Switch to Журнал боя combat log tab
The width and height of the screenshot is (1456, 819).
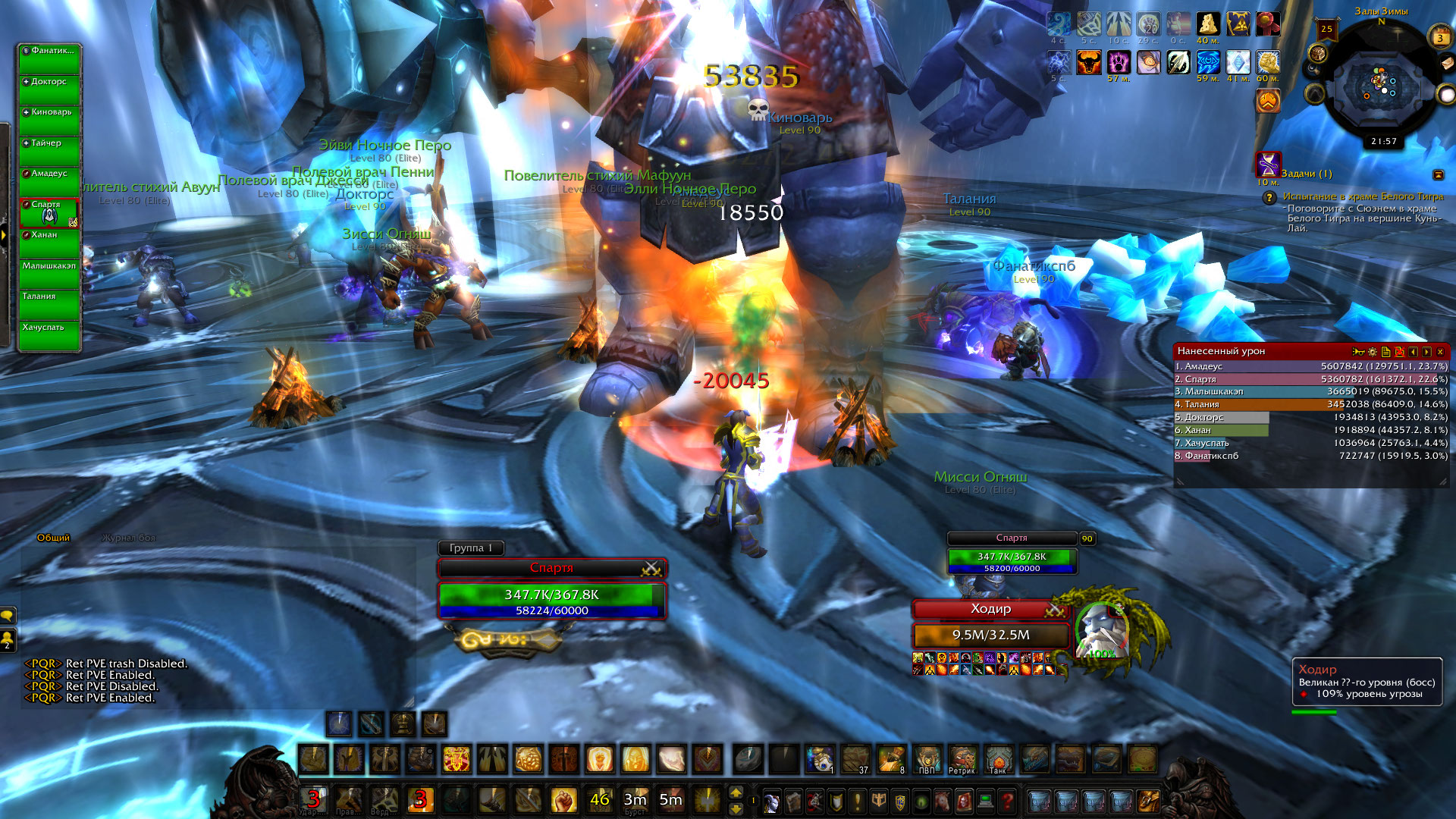coord(129,538)
